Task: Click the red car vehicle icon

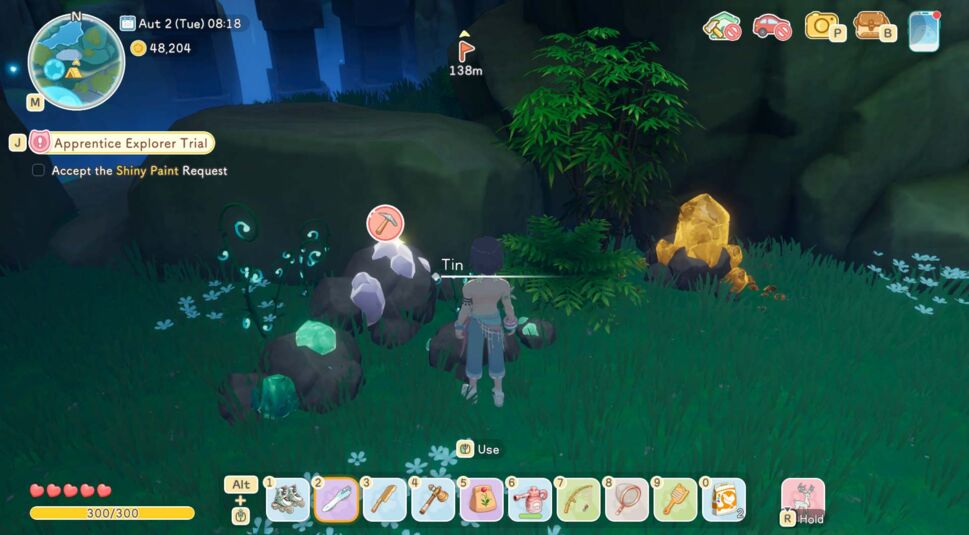Action: tap(771, 26)
